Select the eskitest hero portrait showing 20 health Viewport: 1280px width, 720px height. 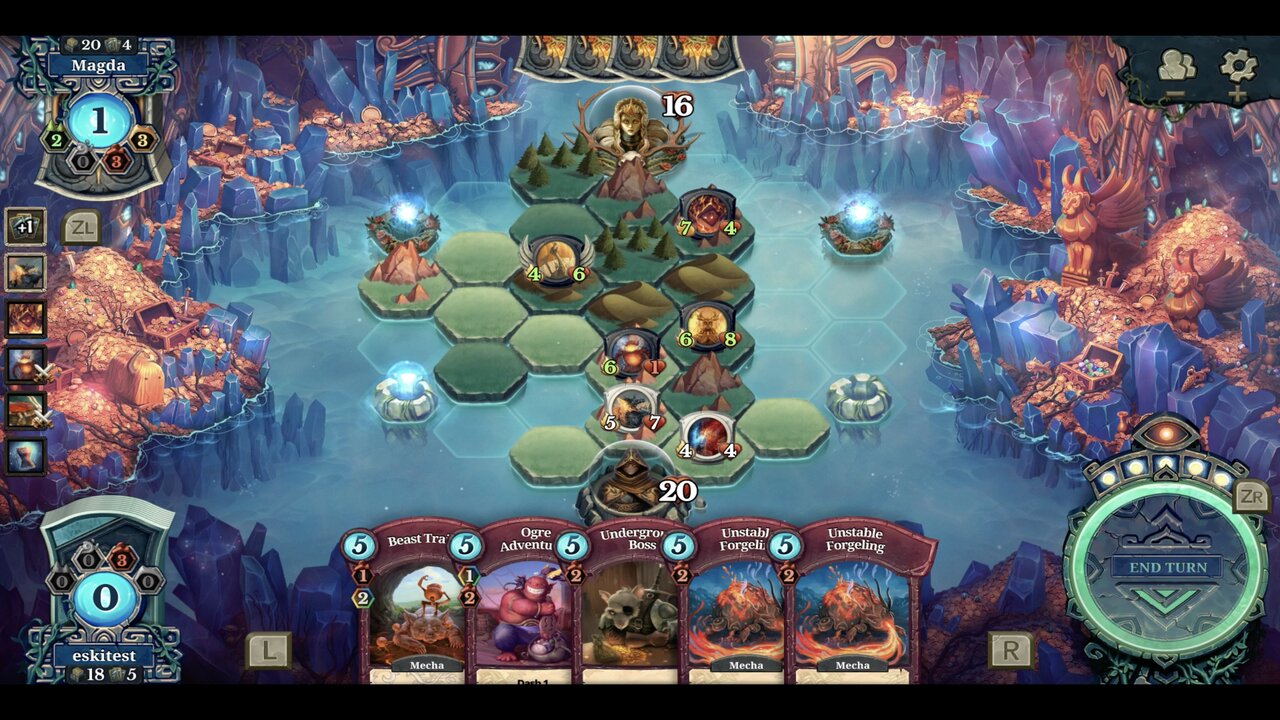pos(631,478)
